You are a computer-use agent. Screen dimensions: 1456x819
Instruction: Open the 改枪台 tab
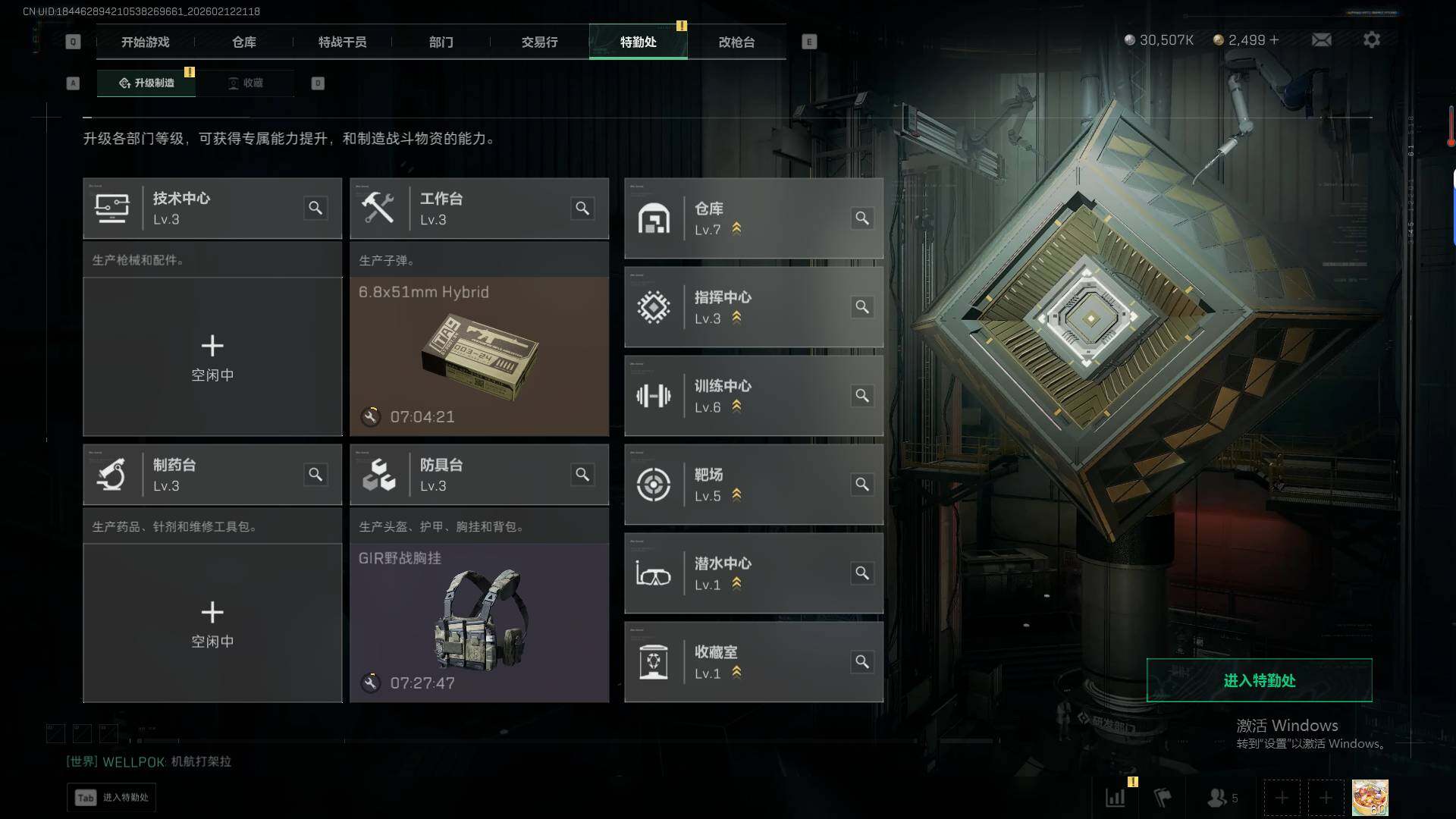(736, 42)
